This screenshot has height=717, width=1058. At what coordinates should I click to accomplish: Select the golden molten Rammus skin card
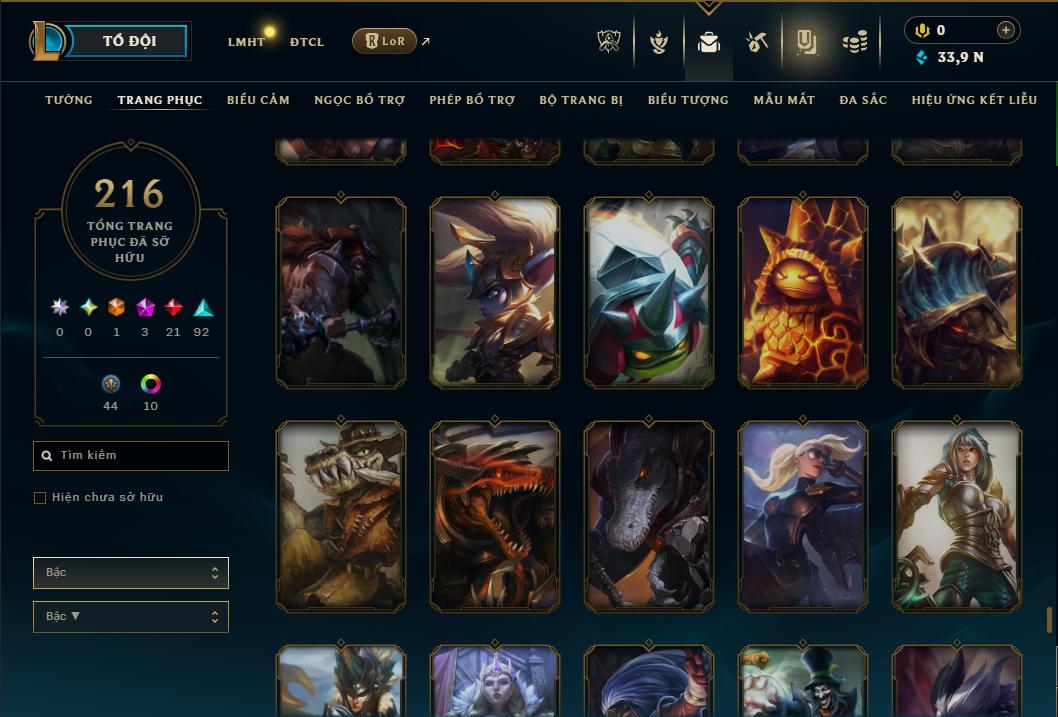pos(803,292)
